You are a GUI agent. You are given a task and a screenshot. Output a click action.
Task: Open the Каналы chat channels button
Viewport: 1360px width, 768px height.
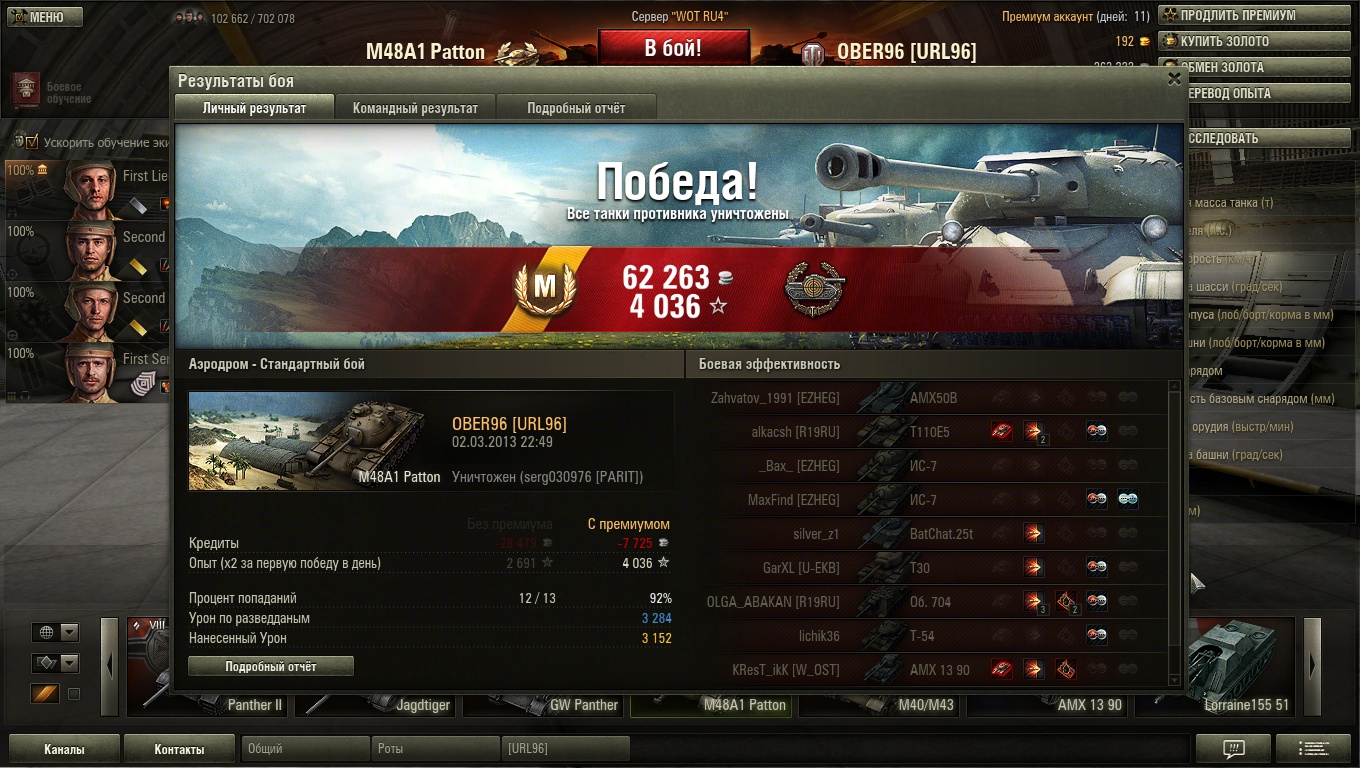64,749
